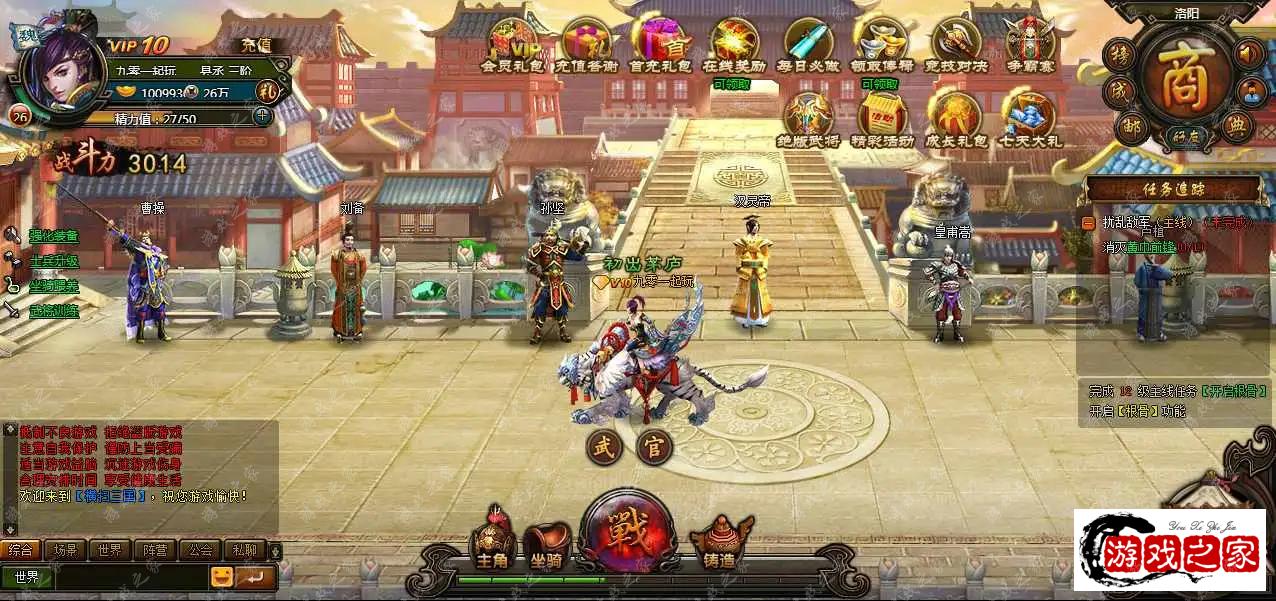Collect salary via 领取俸禄 icon
The height and width of the screenshot is (601, 1276).
point(880,43)
